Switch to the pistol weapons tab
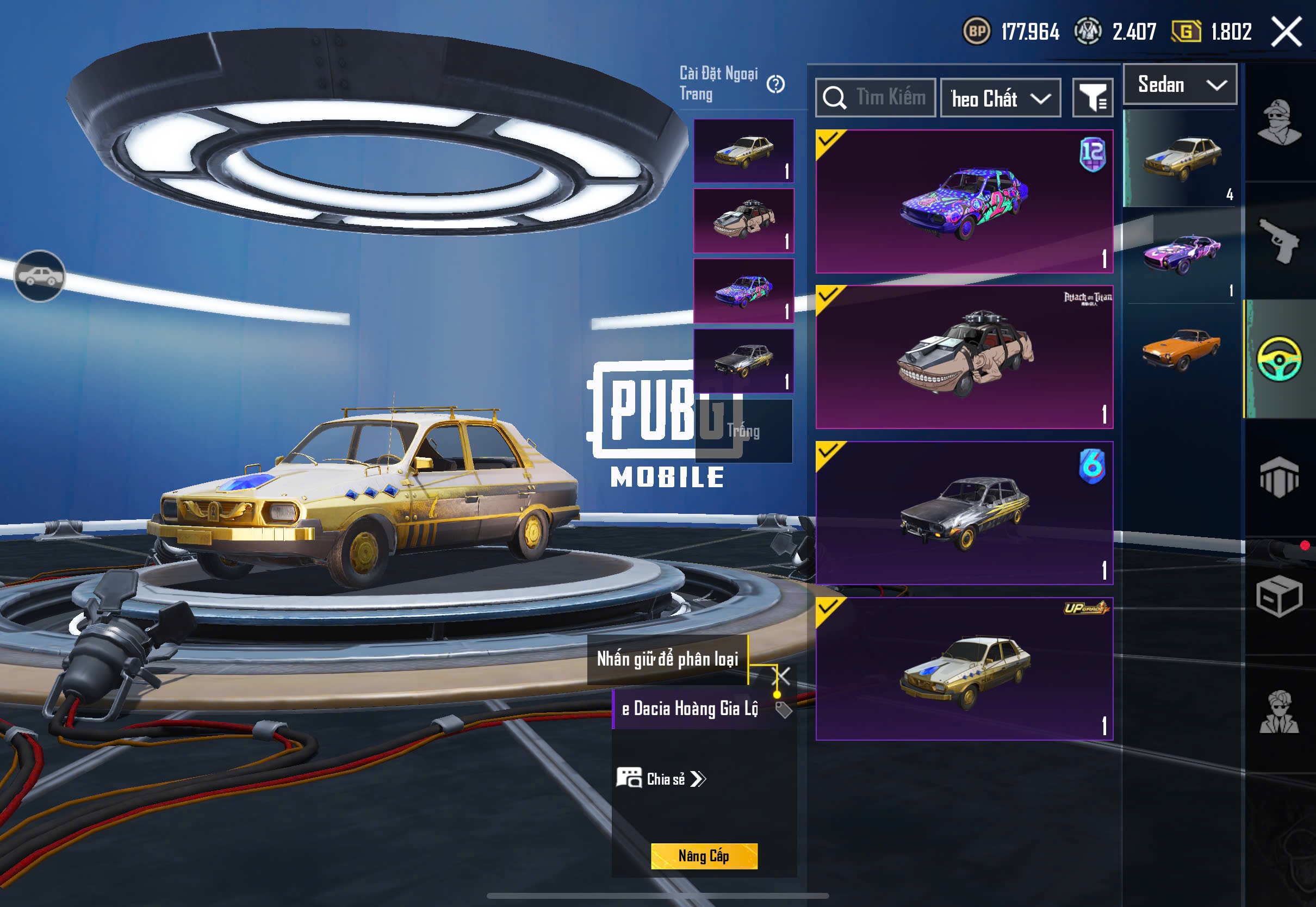The height and width of the screenshot is (907, 1316). pyautogui.click(x=1279, y=240)
